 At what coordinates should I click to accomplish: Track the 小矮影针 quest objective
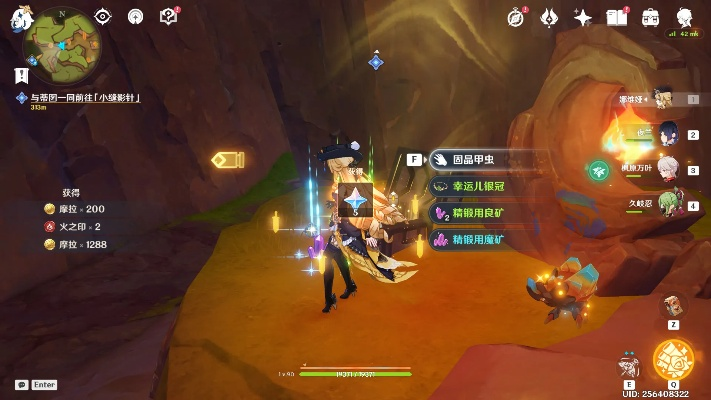(80, 97)
